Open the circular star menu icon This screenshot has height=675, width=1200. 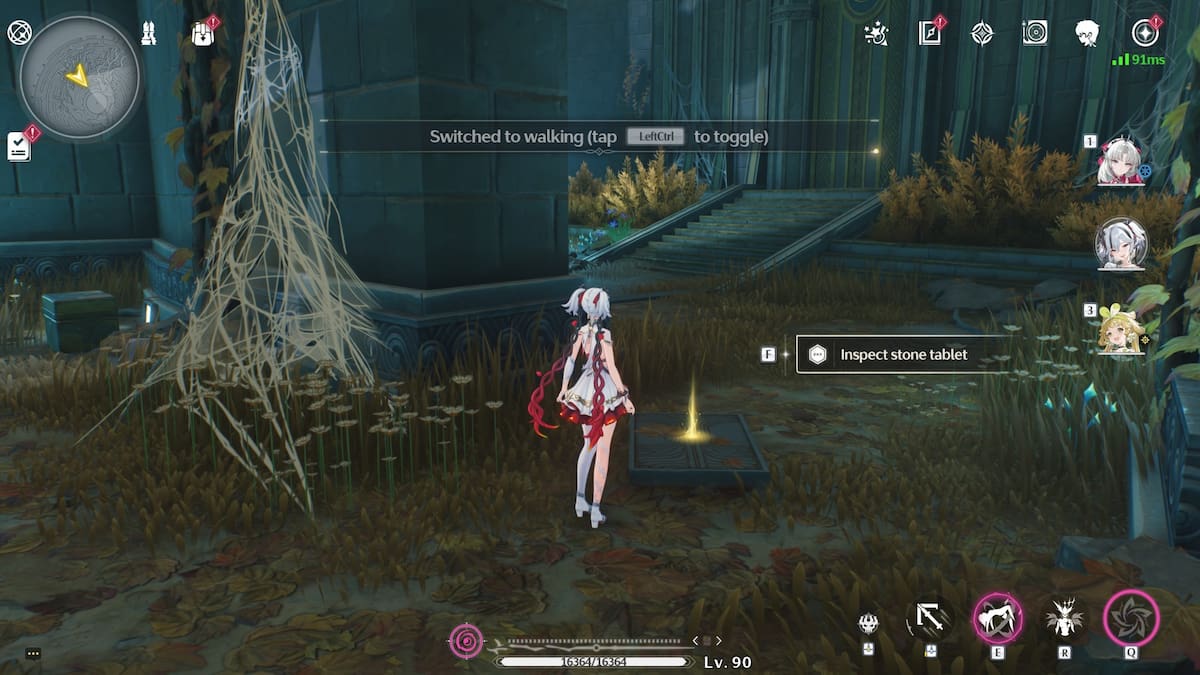pos(1145,33)
